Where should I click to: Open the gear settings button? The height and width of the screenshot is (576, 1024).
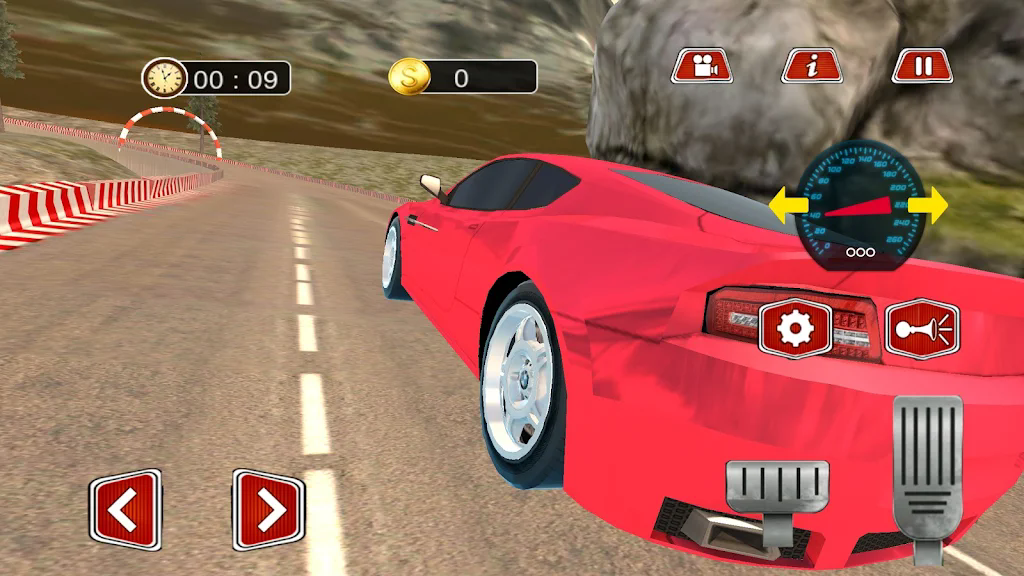(x=795, y=329)
